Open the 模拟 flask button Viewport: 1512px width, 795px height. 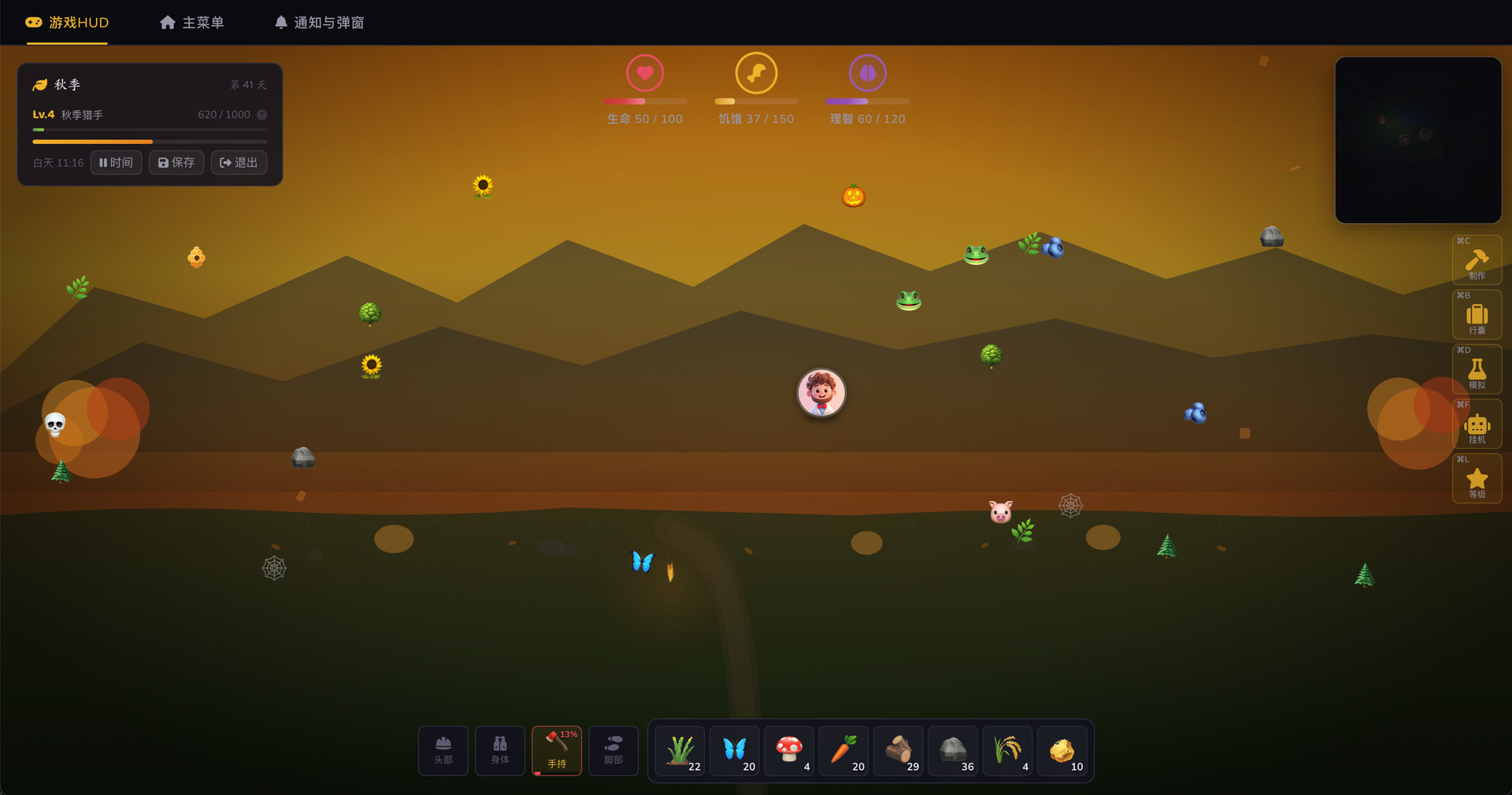point(1477,370)
